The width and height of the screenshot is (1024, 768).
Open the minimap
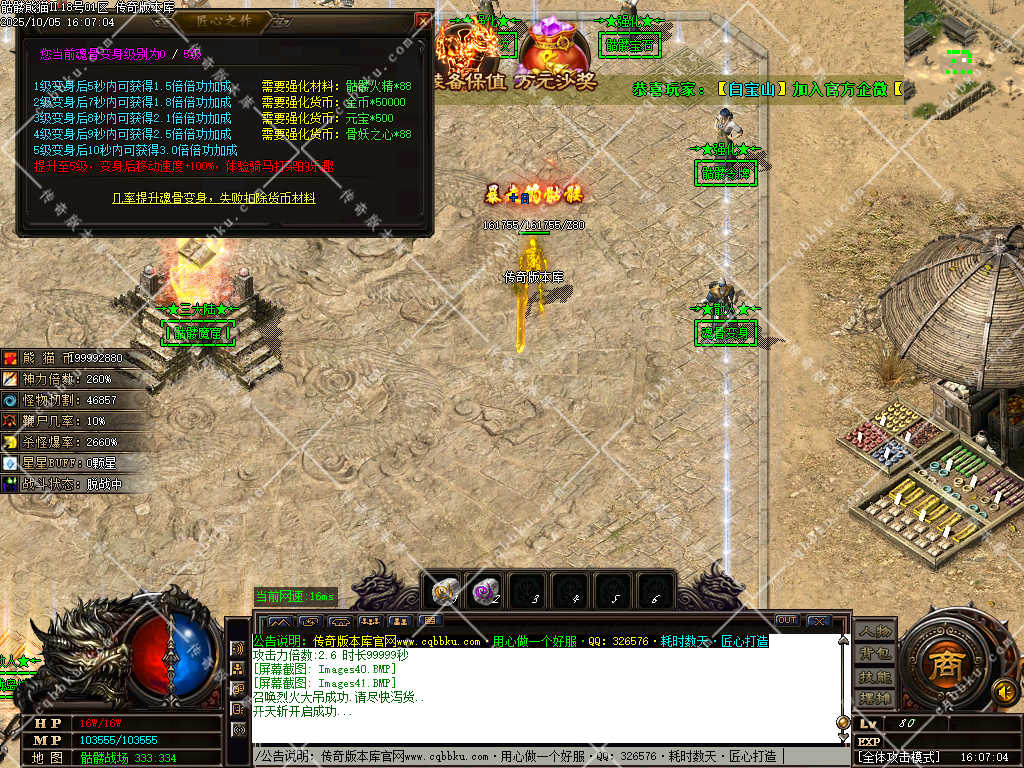click(x=962, y=58)
